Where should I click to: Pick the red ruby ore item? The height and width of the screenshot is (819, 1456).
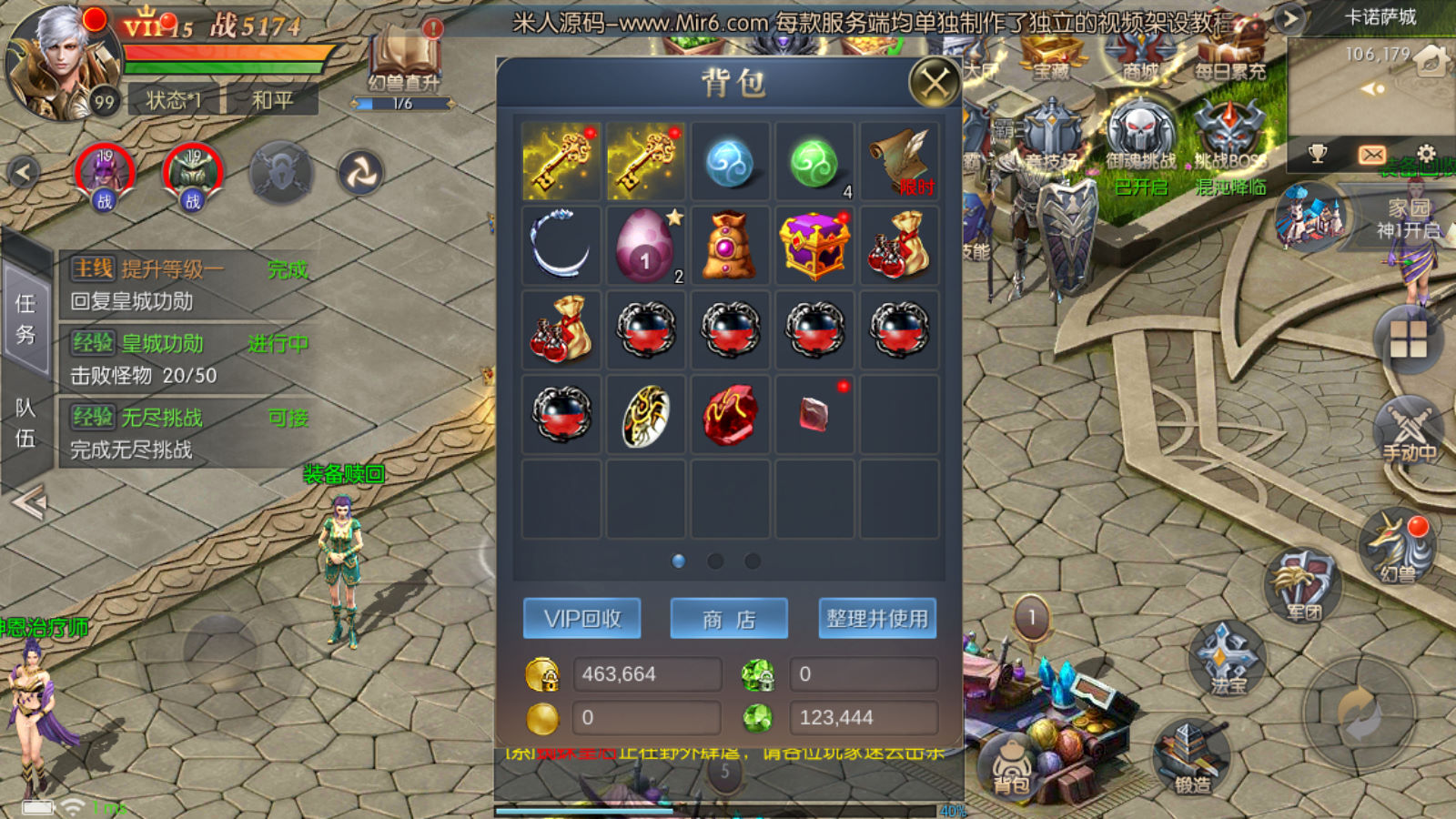click(730, 415)
